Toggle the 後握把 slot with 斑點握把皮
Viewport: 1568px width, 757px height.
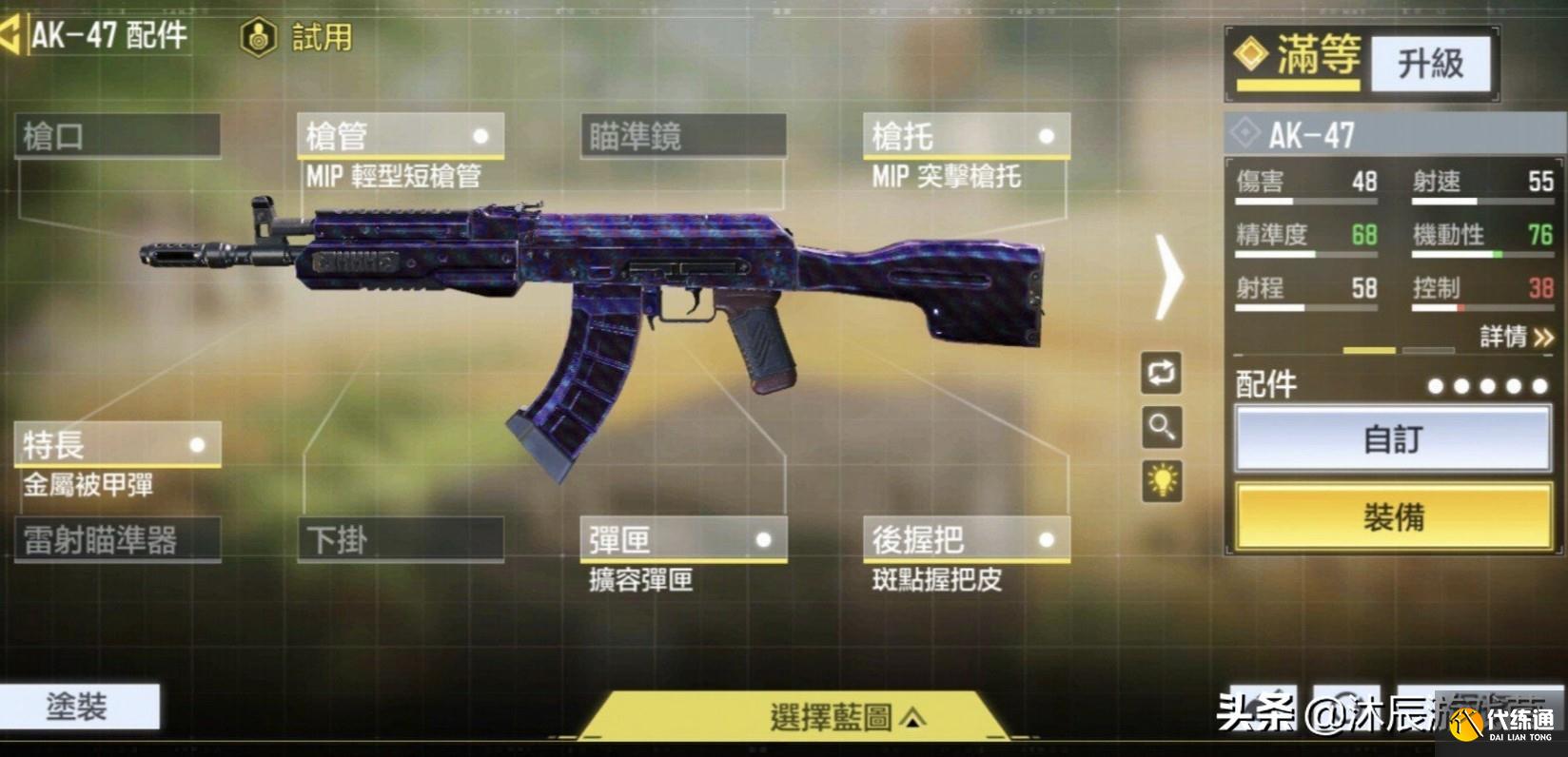pos(964,538)
